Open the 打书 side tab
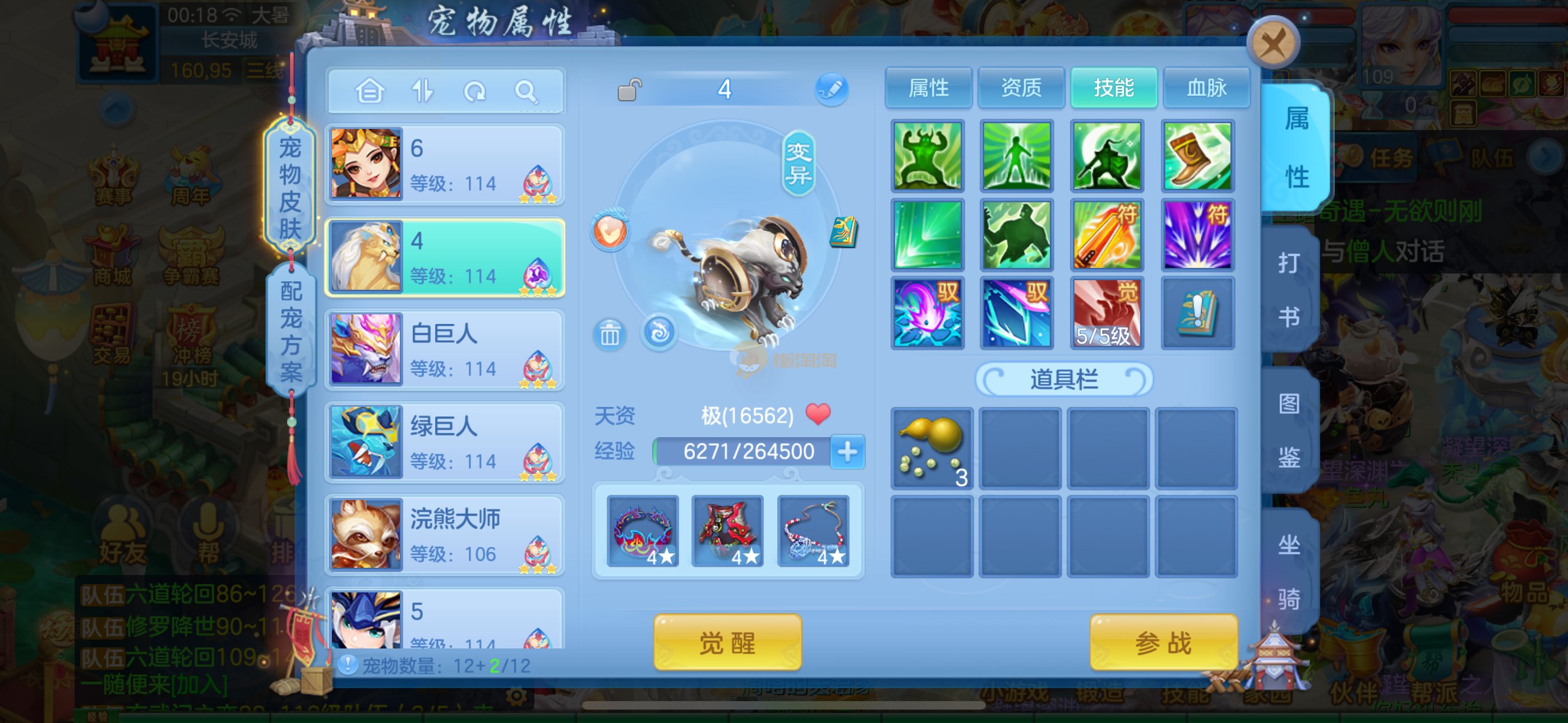This screenshot has width=1568, height=723. click(x=1289, y=290)
